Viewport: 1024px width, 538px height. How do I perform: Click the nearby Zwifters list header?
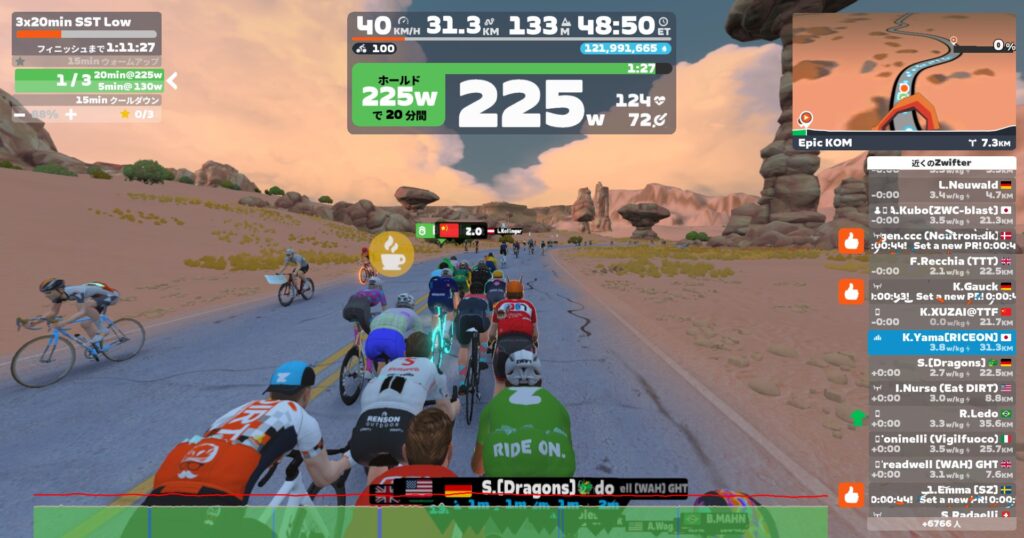941,163
